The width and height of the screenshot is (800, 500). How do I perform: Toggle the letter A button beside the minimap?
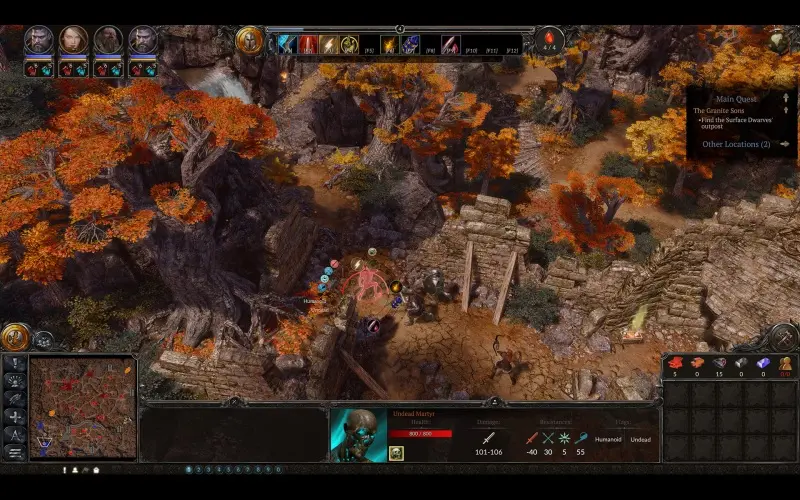pyautogui.click(x=15, y=433)
